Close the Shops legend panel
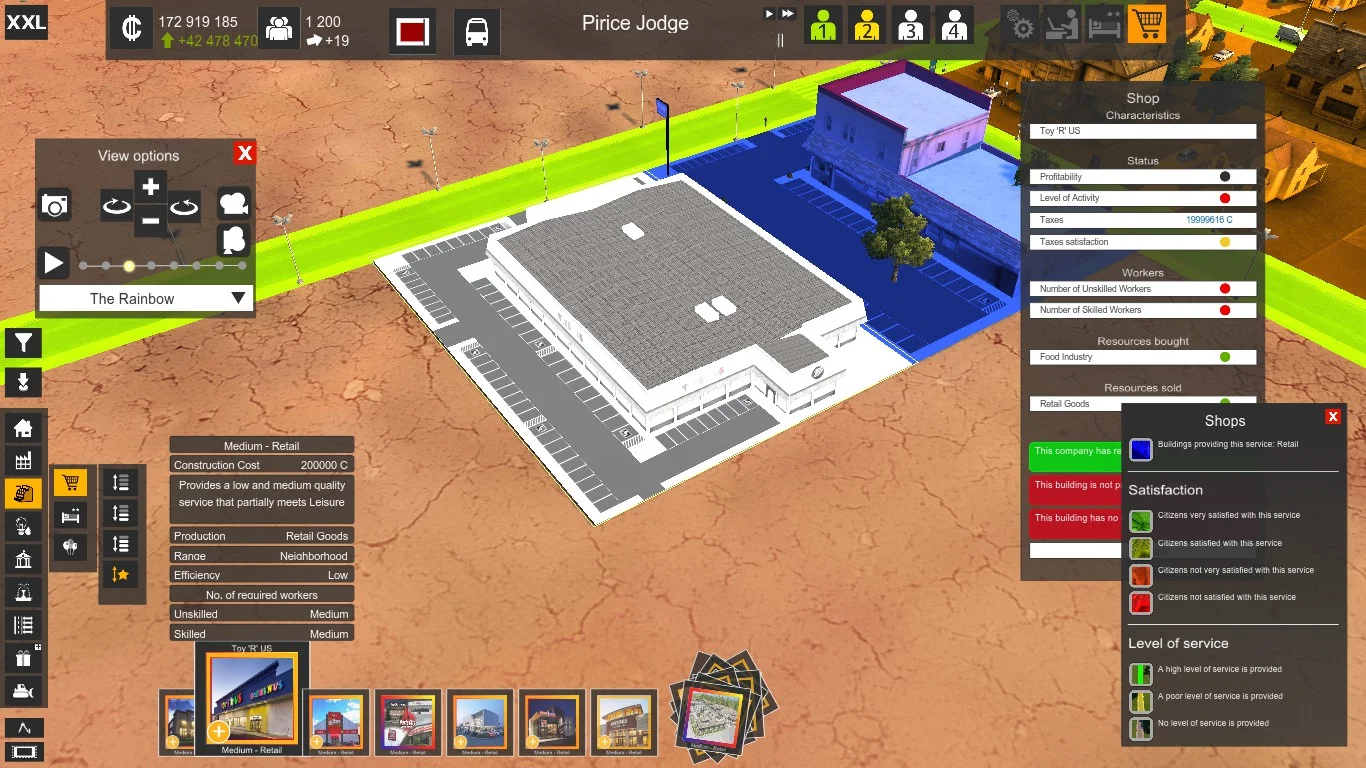This screenshot has height=768, width=1366. click(1332, 417)
